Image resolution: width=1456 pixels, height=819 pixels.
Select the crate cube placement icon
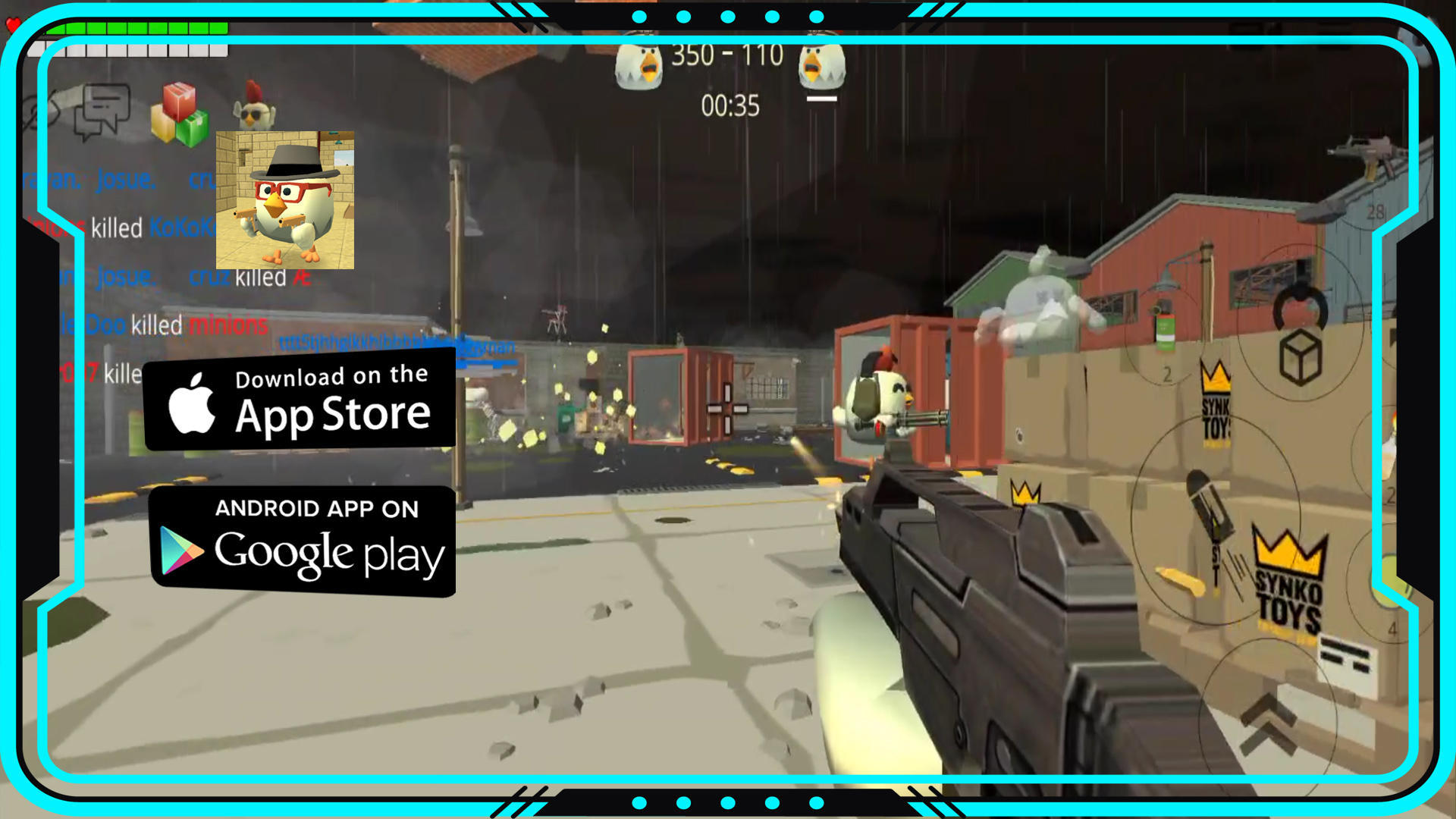pyautogui.click(x=1300, y=355)
